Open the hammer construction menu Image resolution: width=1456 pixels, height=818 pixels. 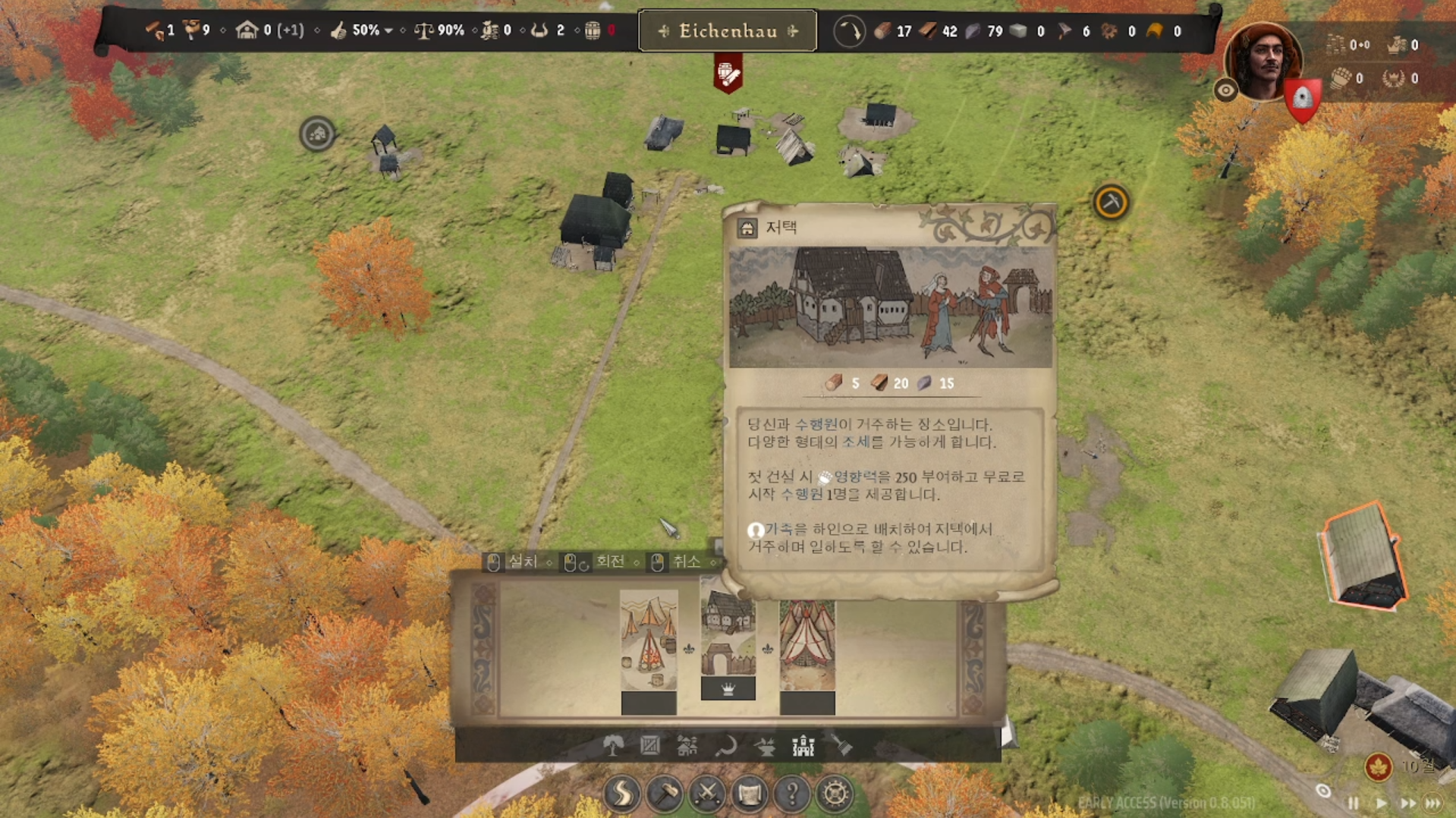coord(665,794)
